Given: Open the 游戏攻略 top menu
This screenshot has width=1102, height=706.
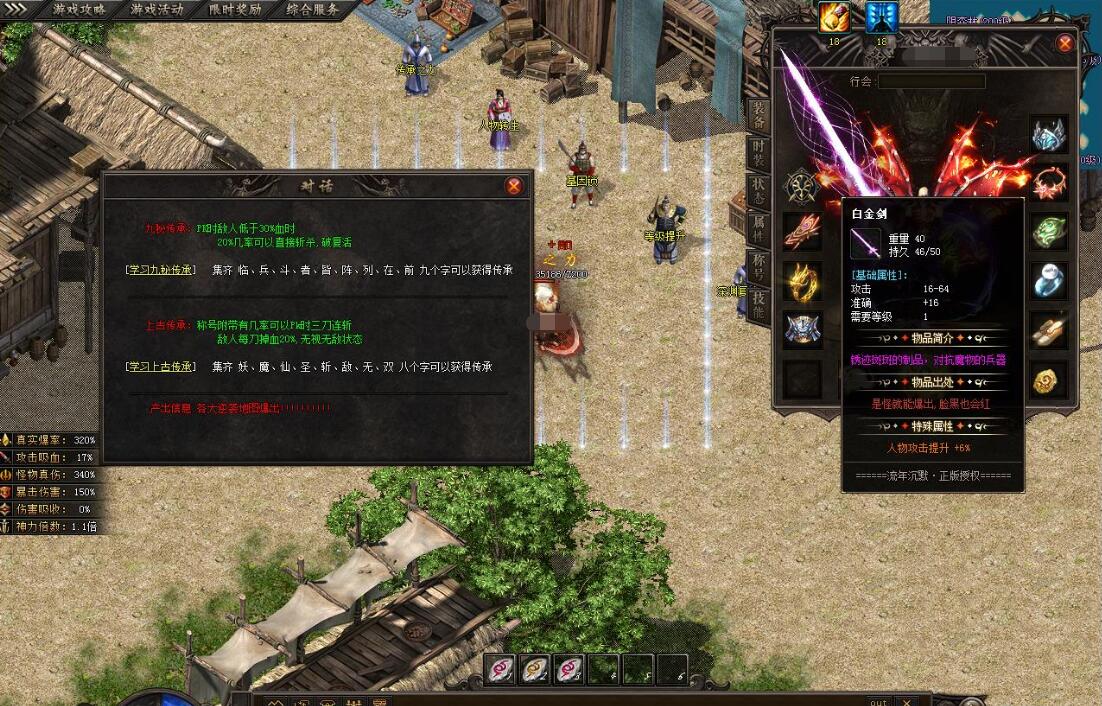Looking at the screenshot, I should tap(79, 10).
